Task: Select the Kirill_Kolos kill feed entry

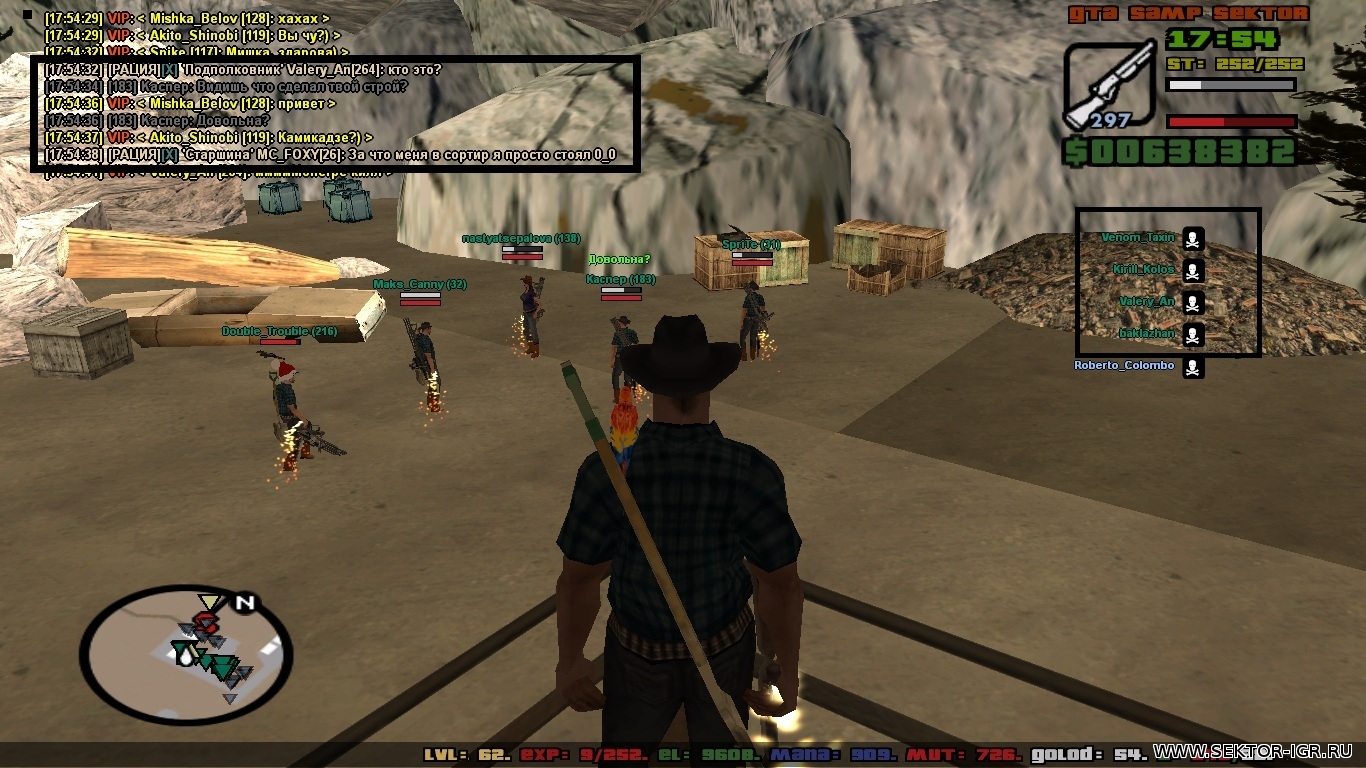Action: 1144,270
